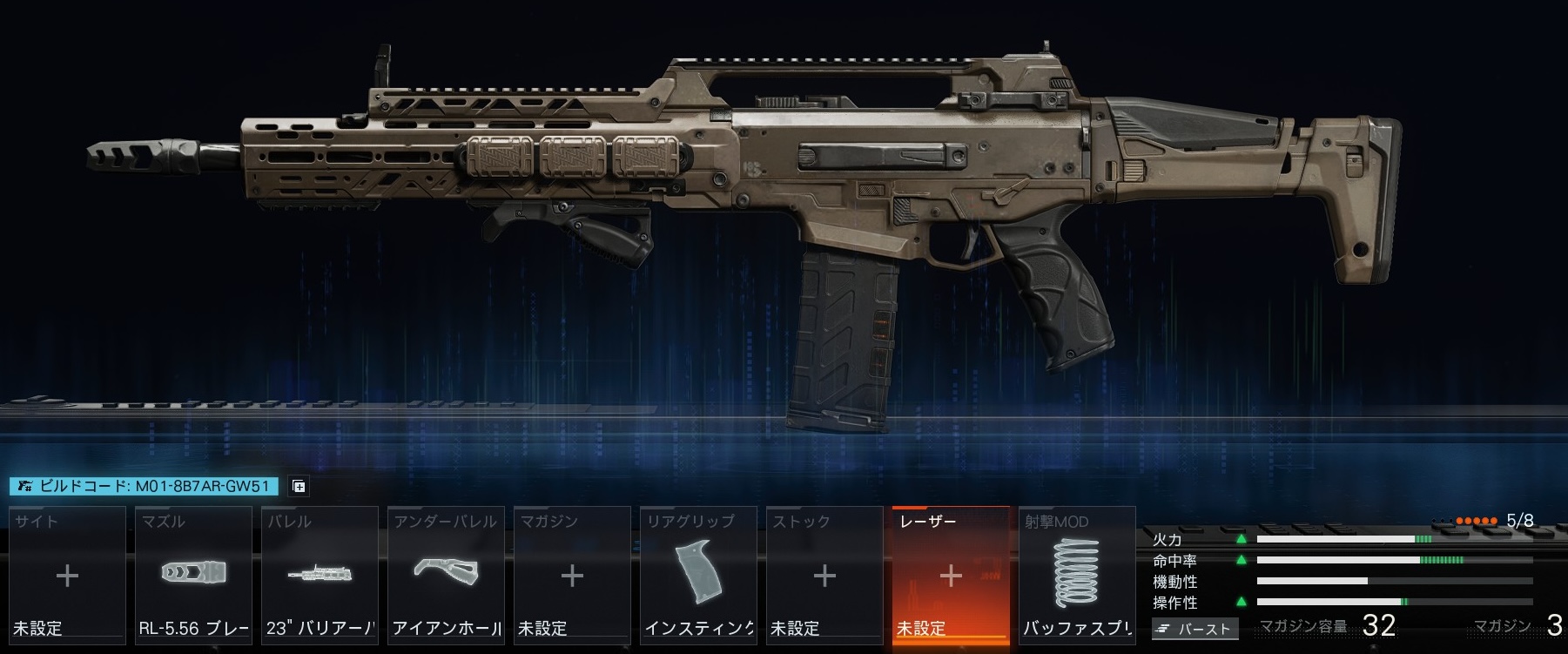Screen dimensions: 1568x654
Task: Click the ビルドコード M01-8B7AR-GW51 label
Action: tap(145, 487)
